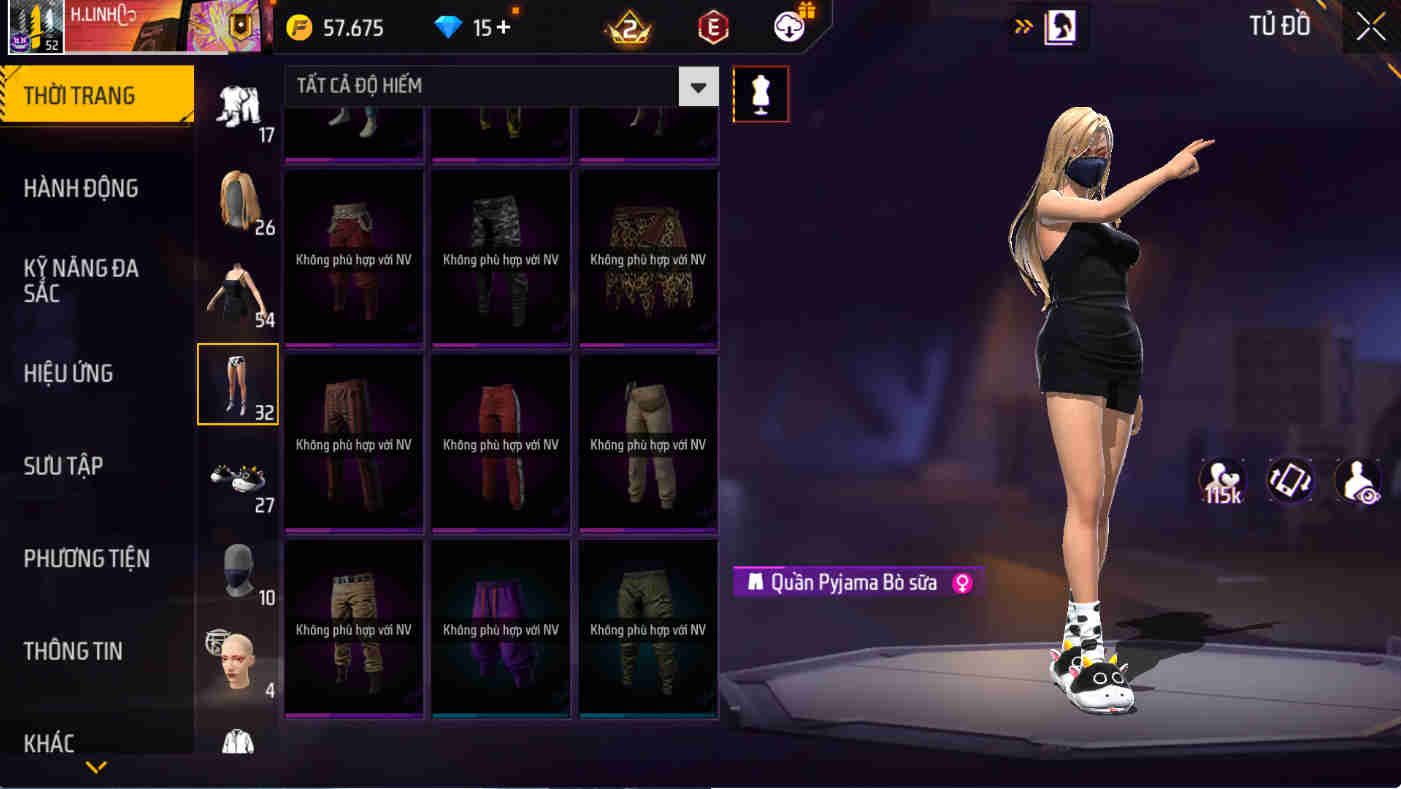1401x789 pixels.
Task: Click the Elite Pass crown level 2 icon
Action: click(x=630, y=27)
